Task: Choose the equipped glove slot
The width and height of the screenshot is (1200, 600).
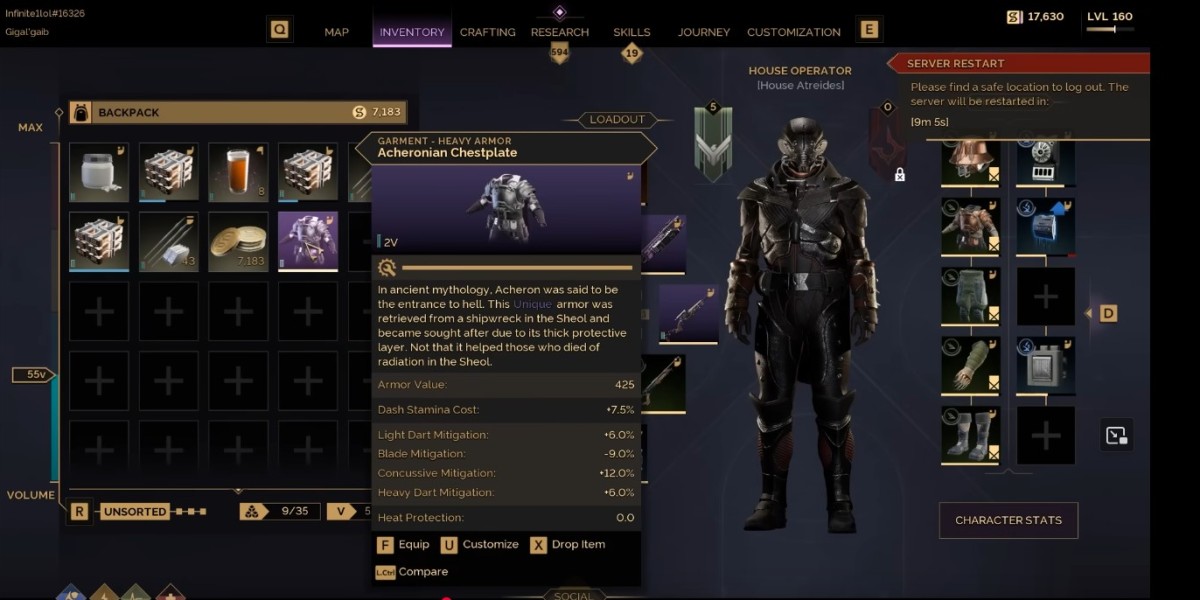Action: (x=970, y=366)
